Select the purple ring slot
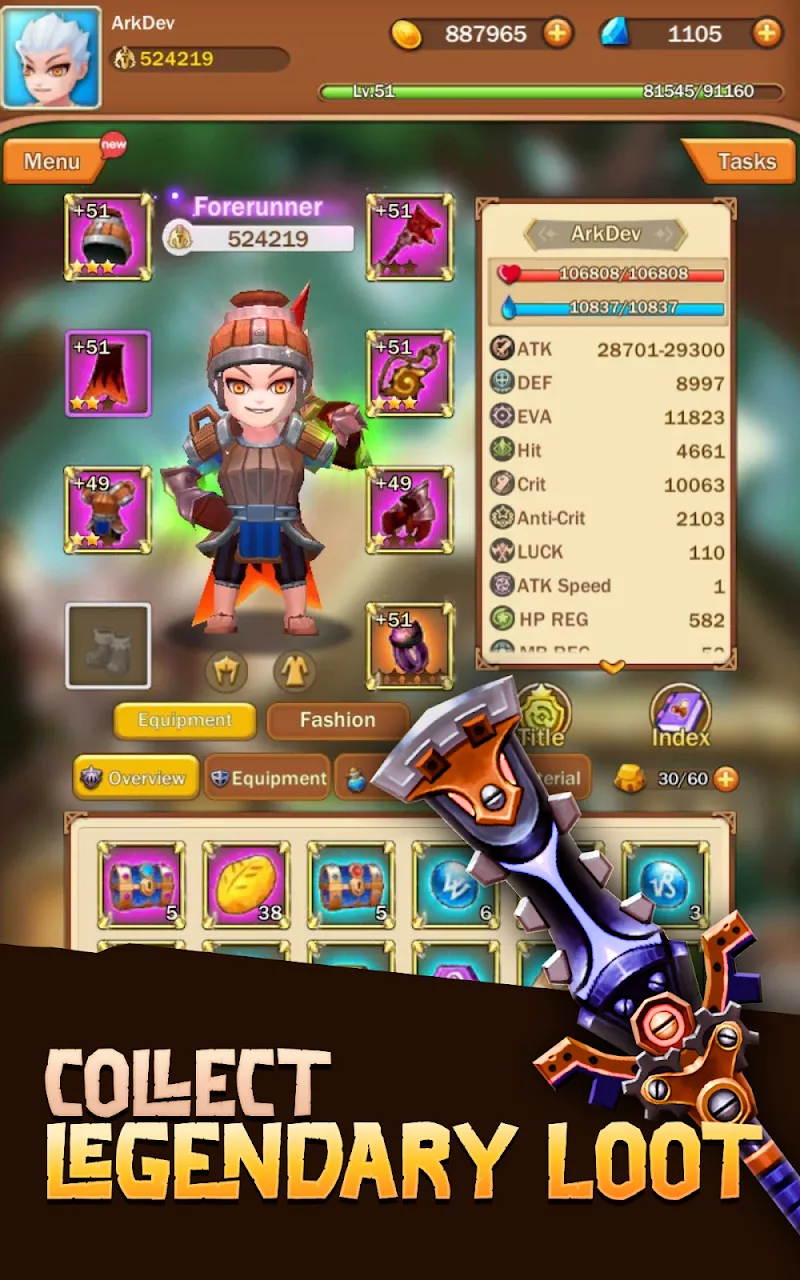The height and width of the screenshot is (1280, 800). click(410, 646)
